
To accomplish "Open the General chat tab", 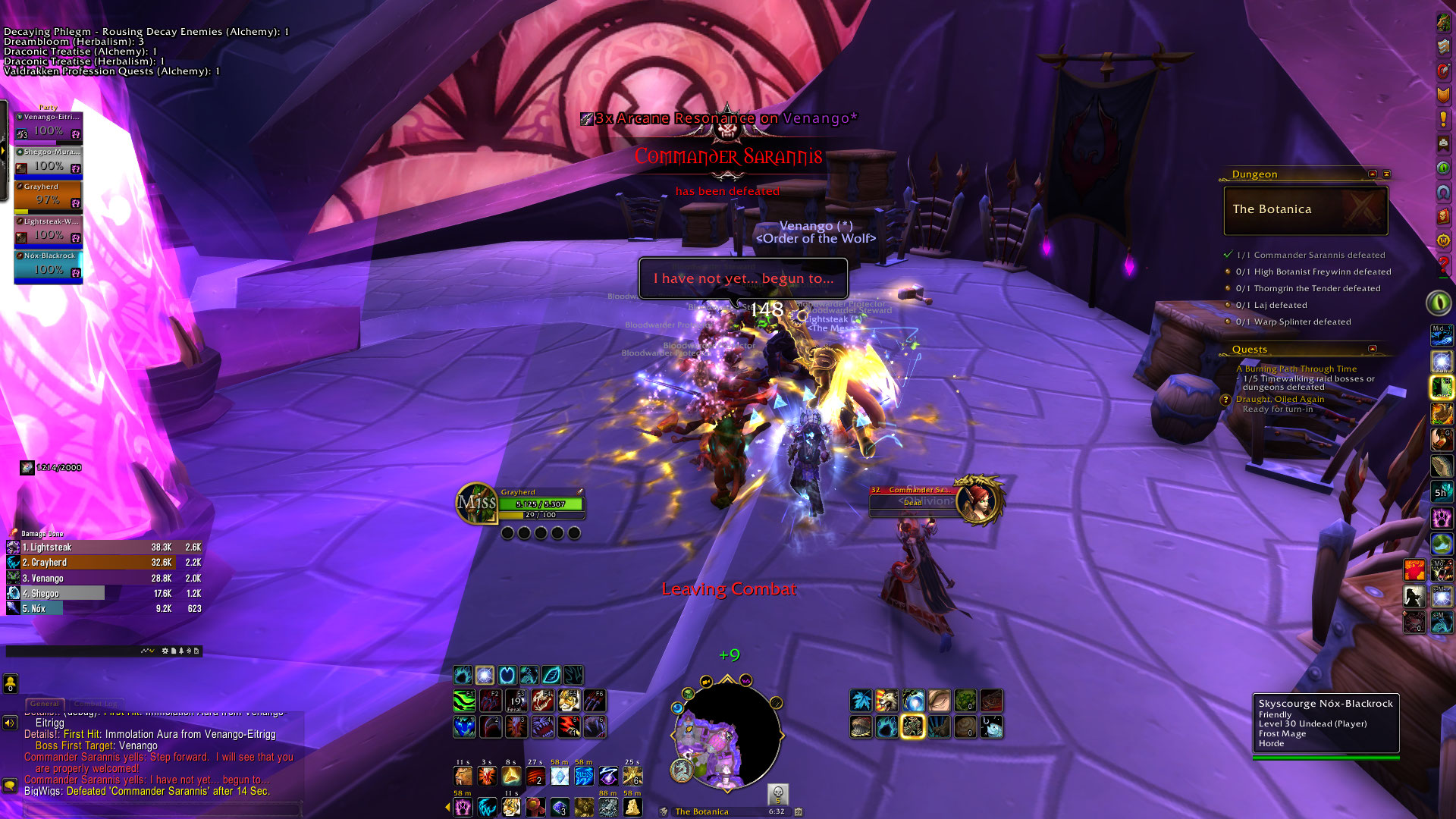I will click(x=45, y=704).
